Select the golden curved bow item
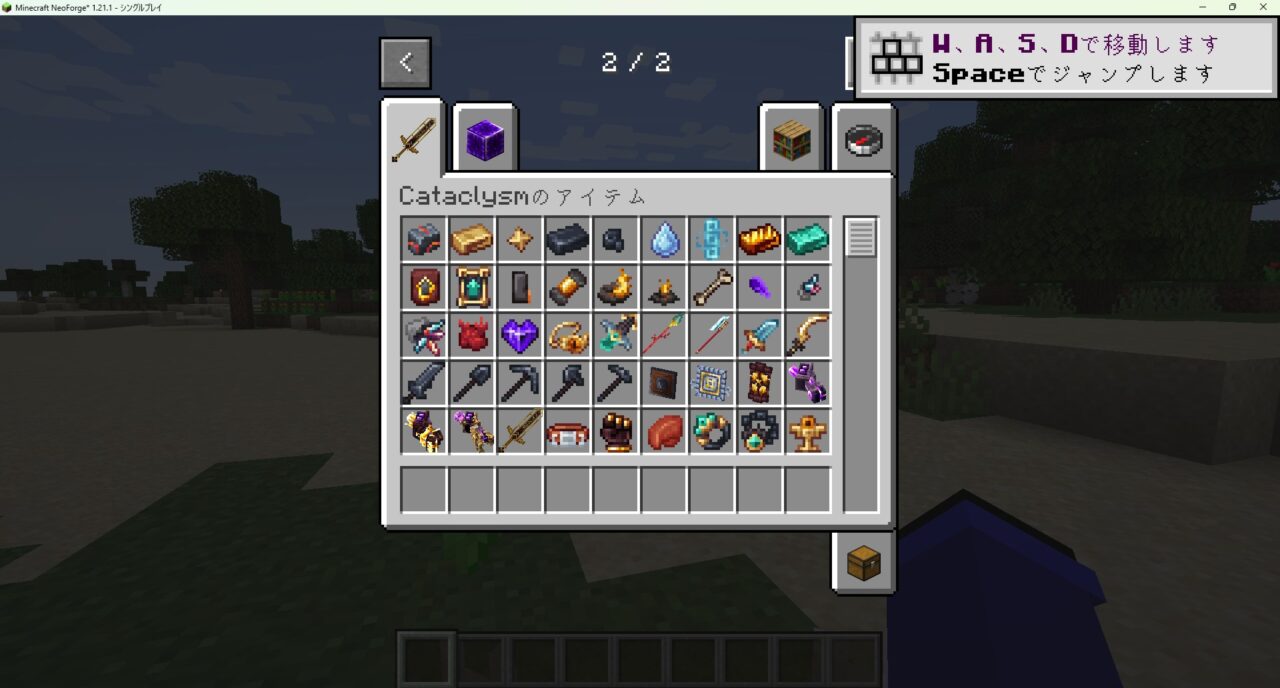Image resolution: width=1280 pixels, height=688 pixels. [x=808, y=336]
